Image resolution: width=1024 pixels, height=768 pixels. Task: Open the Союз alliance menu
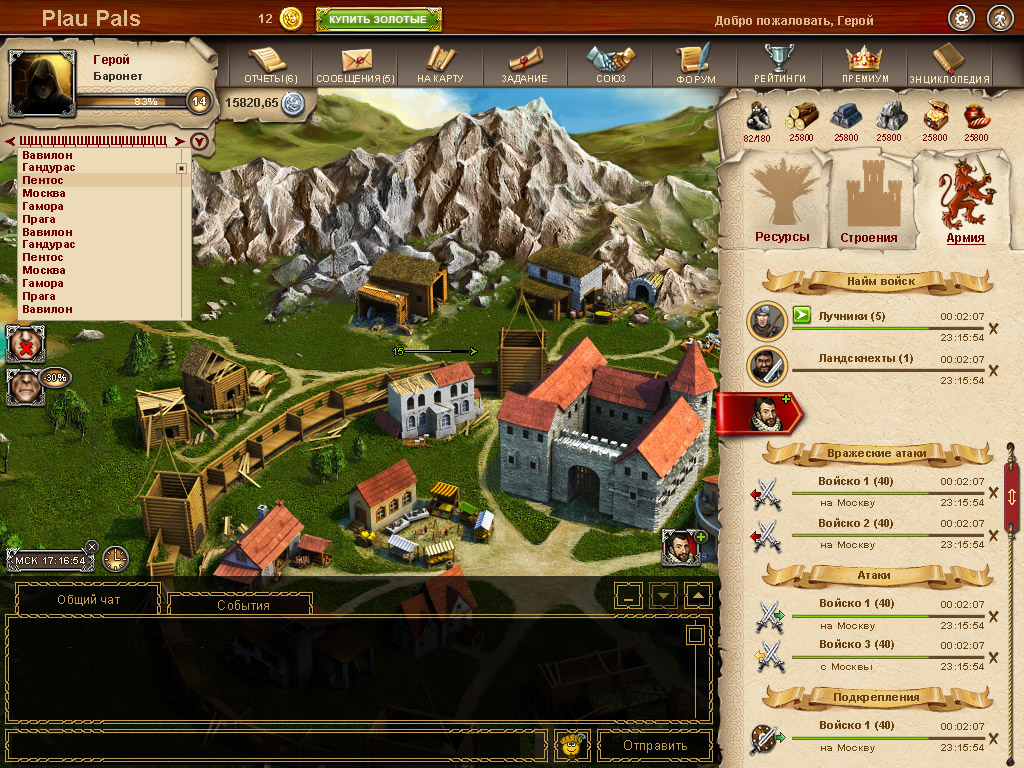click(x=610, y=65)
